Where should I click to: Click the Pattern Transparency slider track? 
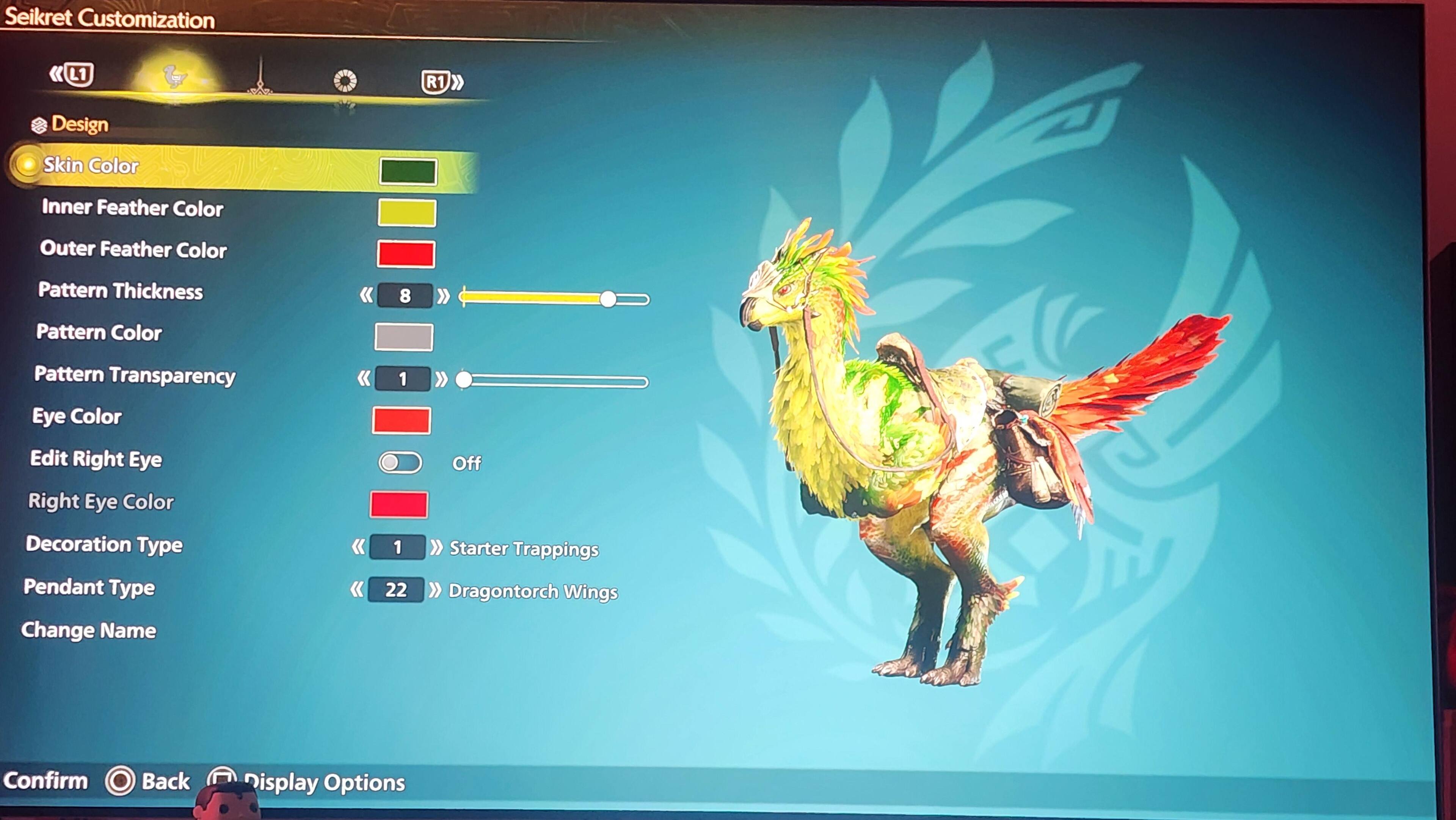tap(557, 382)
